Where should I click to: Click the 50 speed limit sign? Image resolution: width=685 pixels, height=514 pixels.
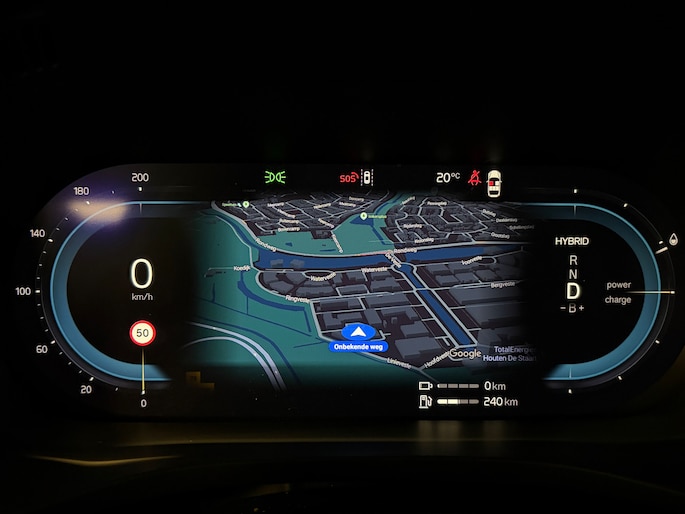[x=143, y=332]
